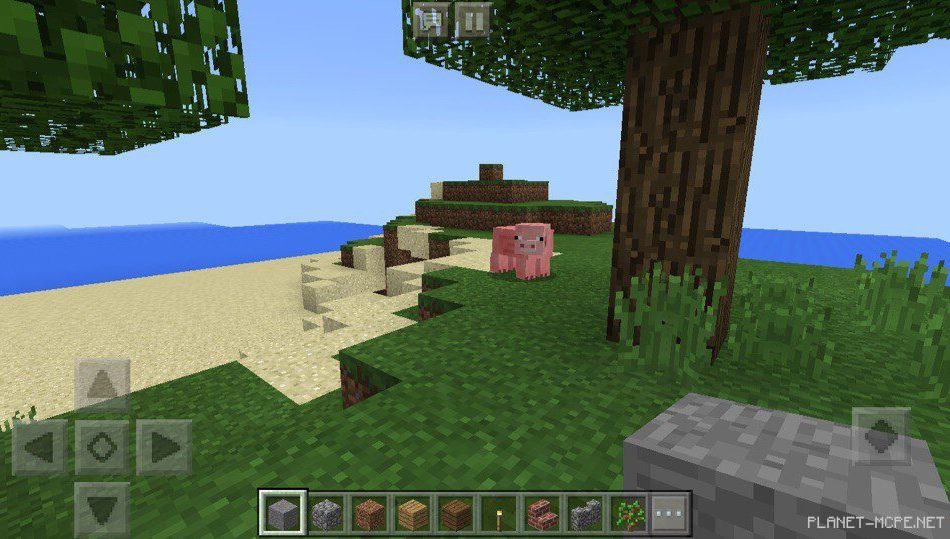Select the sapling in the hotbar
Image resolution: width=950 pixels, height=539 pixels.
[x=628, y=514]
